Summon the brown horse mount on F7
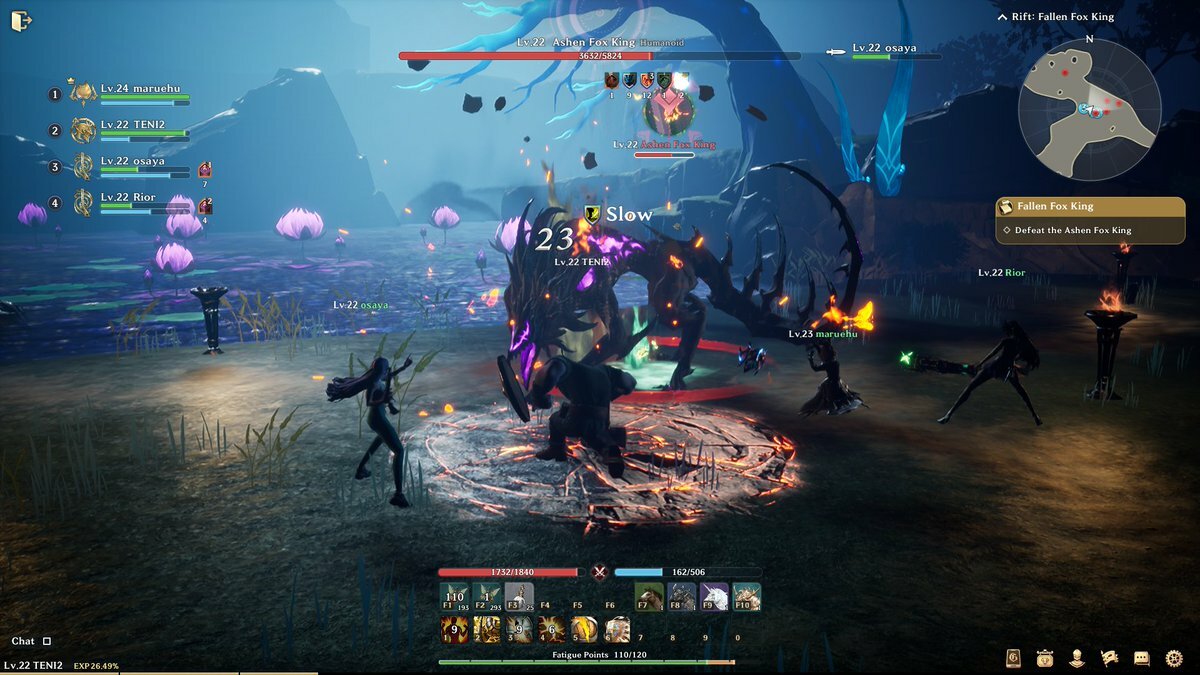The height and width of the screenshot is (675, 1200). 649,597
